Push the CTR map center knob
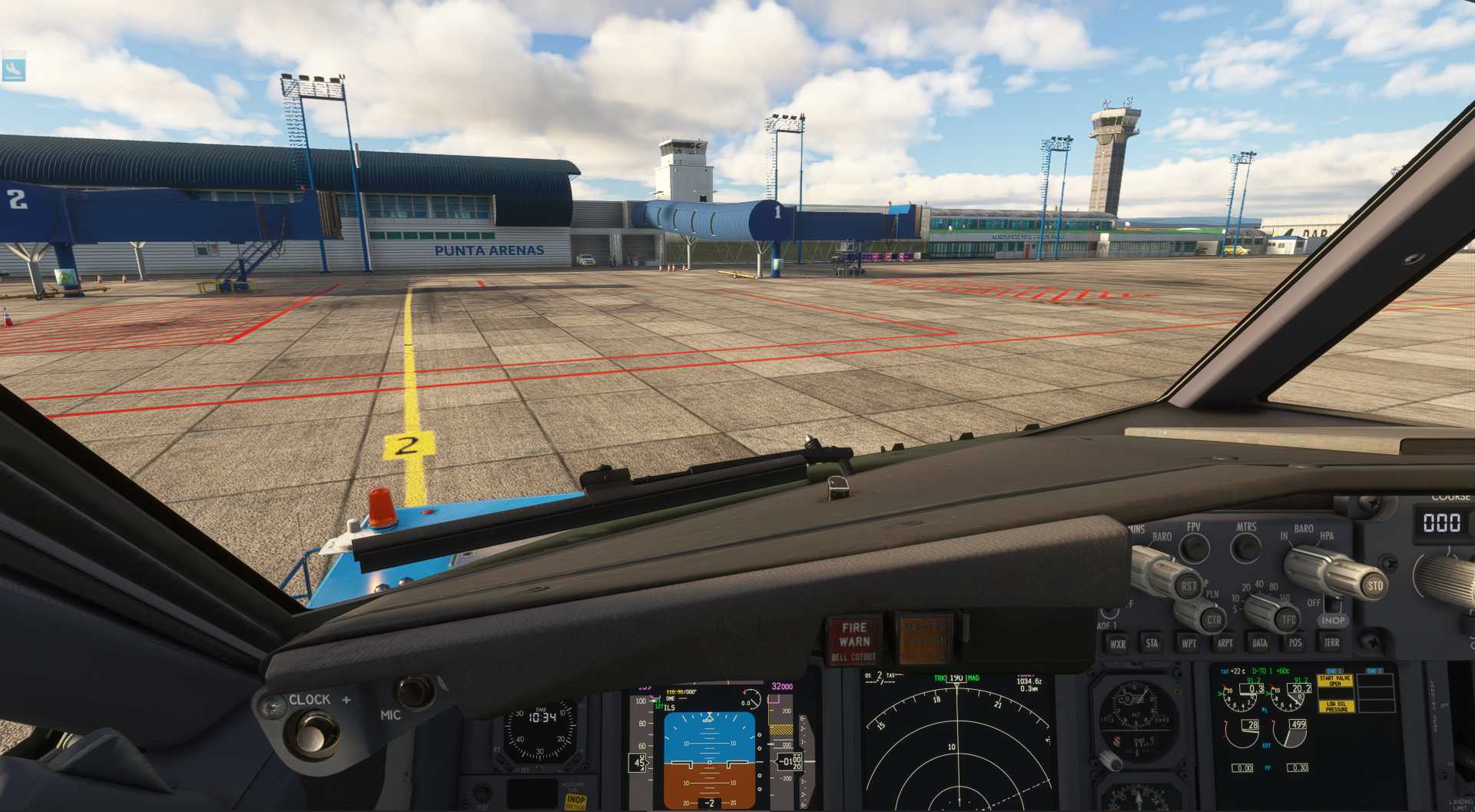Viewport: 1475px width, 812px height. (x=1212, y=619)
